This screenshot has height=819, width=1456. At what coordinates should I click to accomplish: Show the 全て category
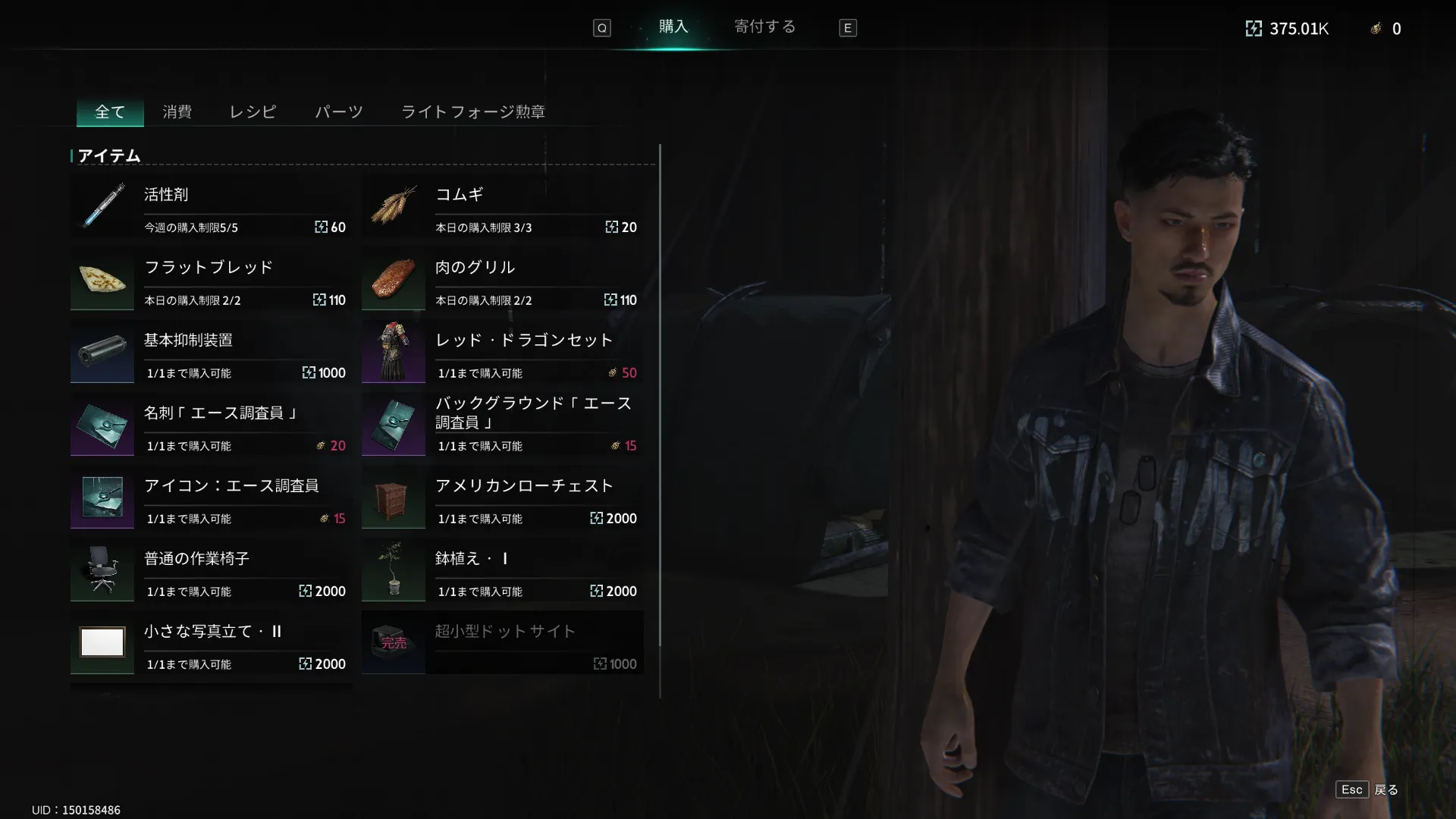click(x=110, y=112)
